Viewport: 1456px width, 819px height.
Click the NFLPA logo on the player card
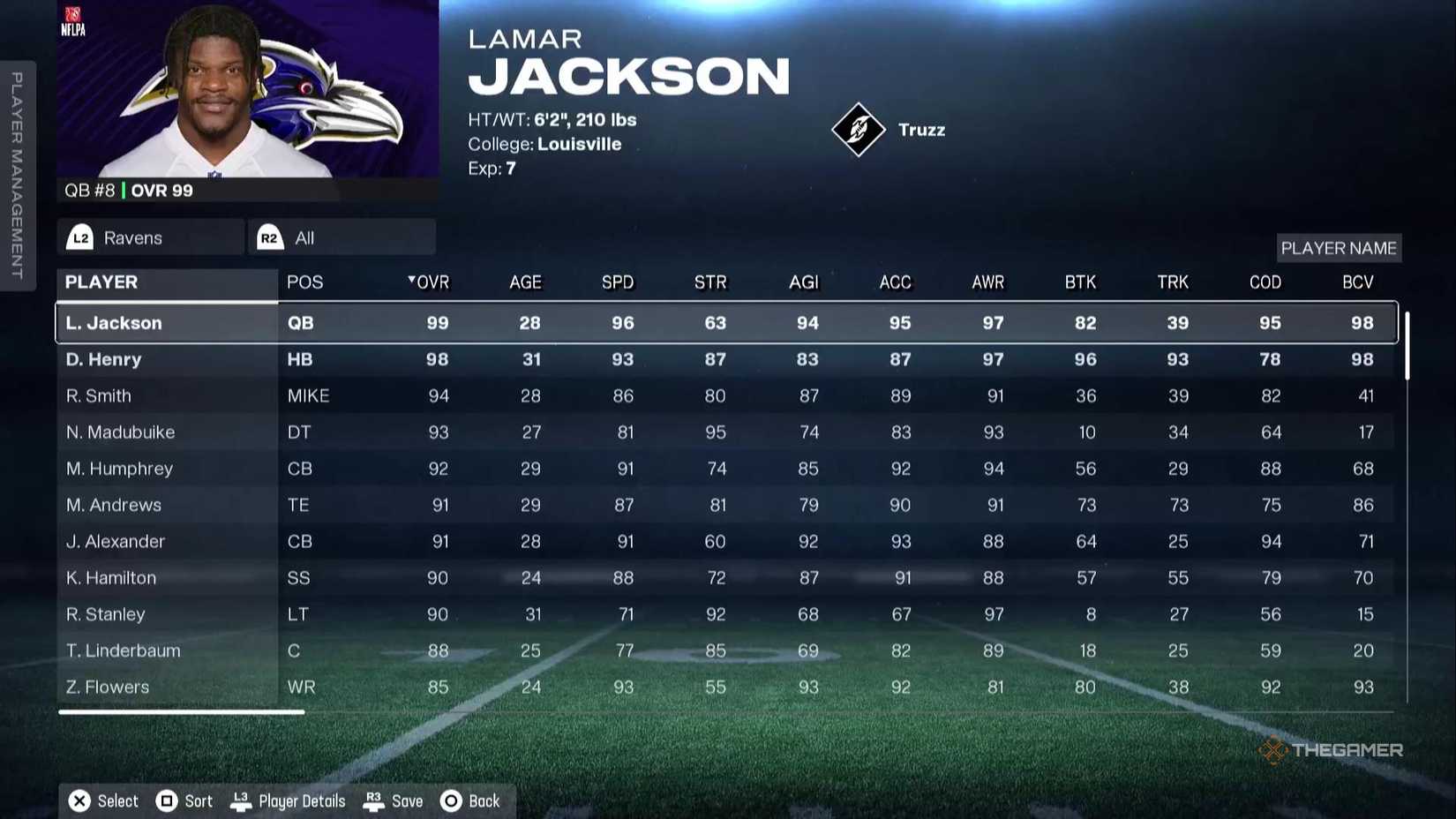tap(75, 19)
